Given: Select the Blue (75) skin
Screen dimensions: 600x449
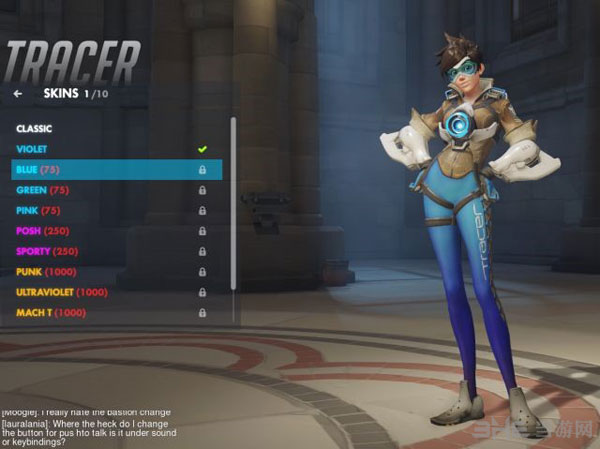Looking at the screenshot, I should point(110,170).
